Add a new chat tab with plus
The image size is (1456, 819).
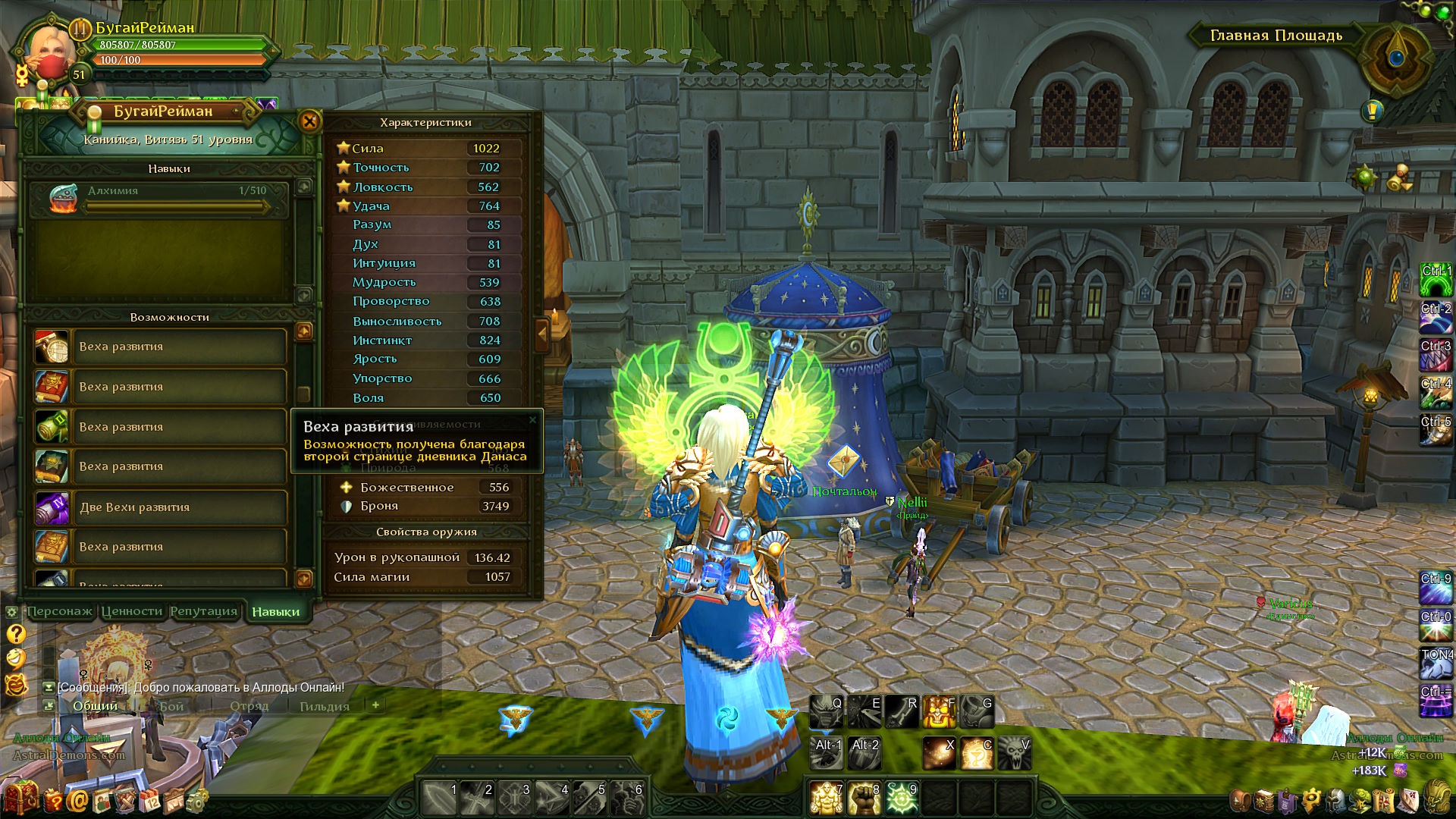(x=375, y=705)
